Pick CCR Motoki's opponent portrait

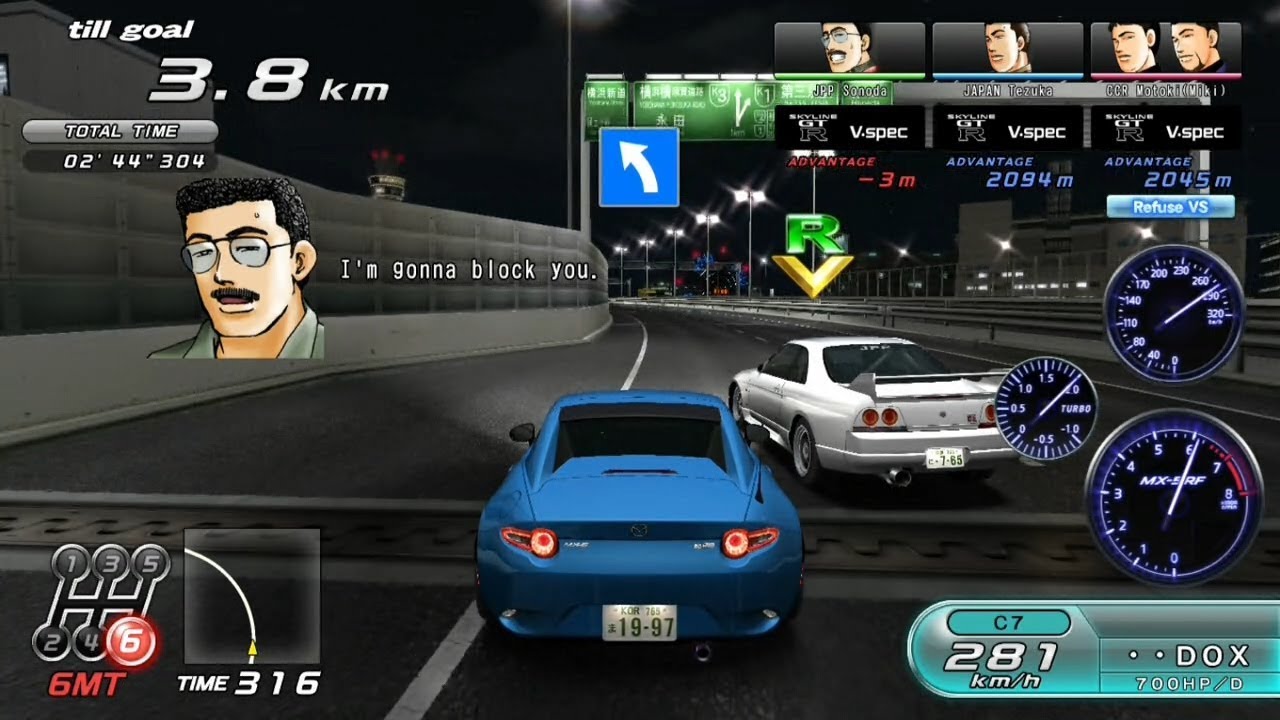coord(1165,49)
